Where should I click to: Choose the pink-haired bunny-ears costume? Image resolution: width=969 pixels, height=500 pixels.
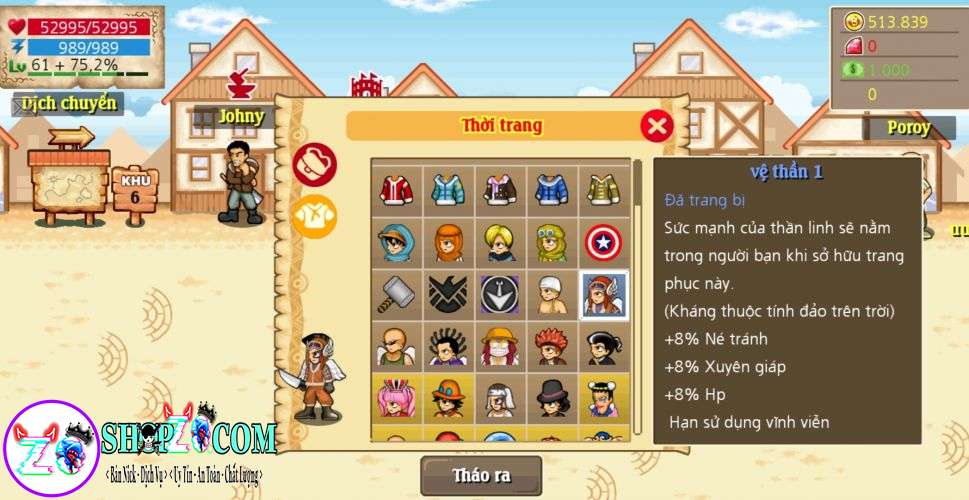click(x=396, y=398)
